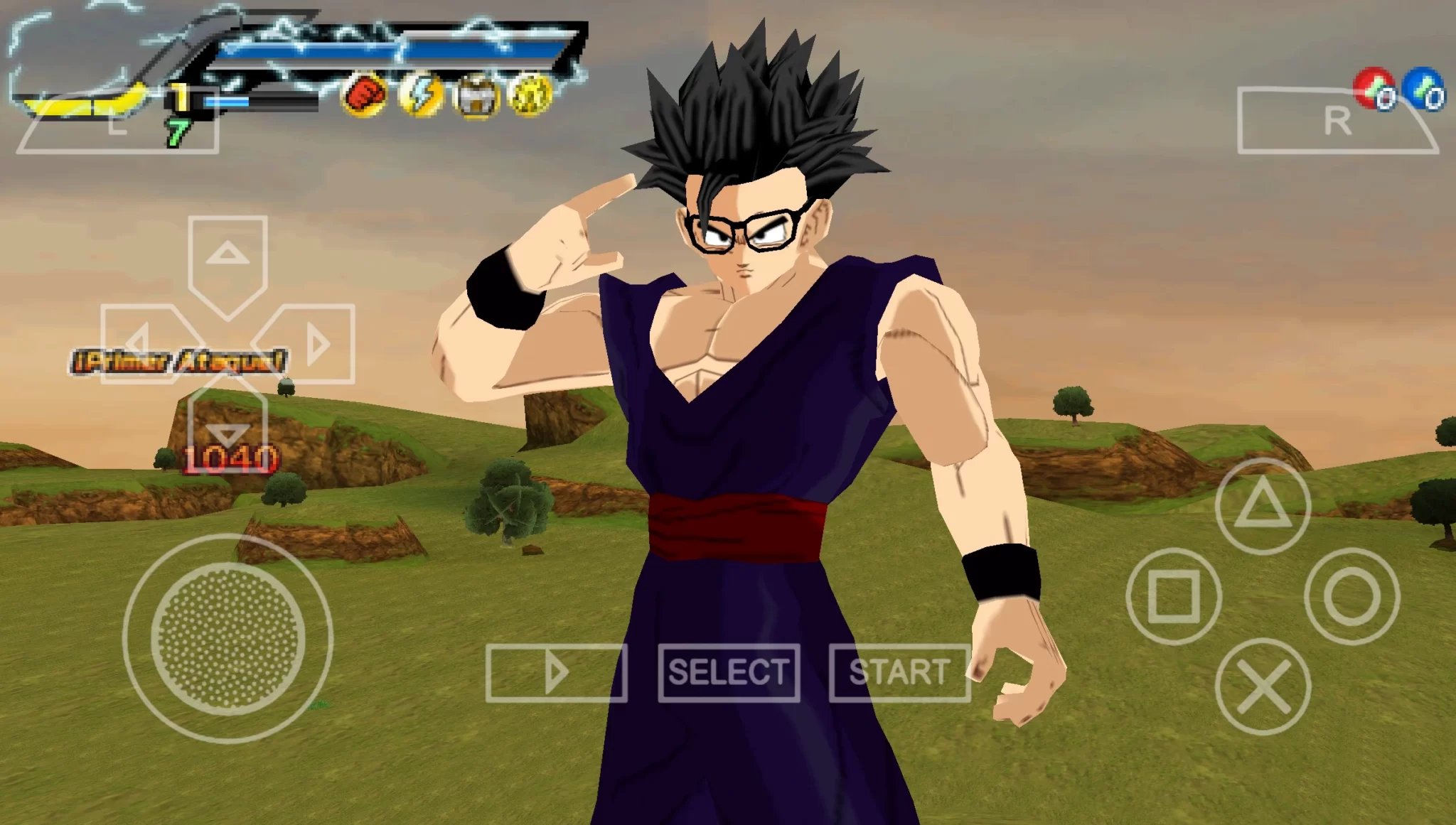Click the SELECT button
This screenshot has height=825, width=1456.
pyautogui.click(x=729, y=672)
